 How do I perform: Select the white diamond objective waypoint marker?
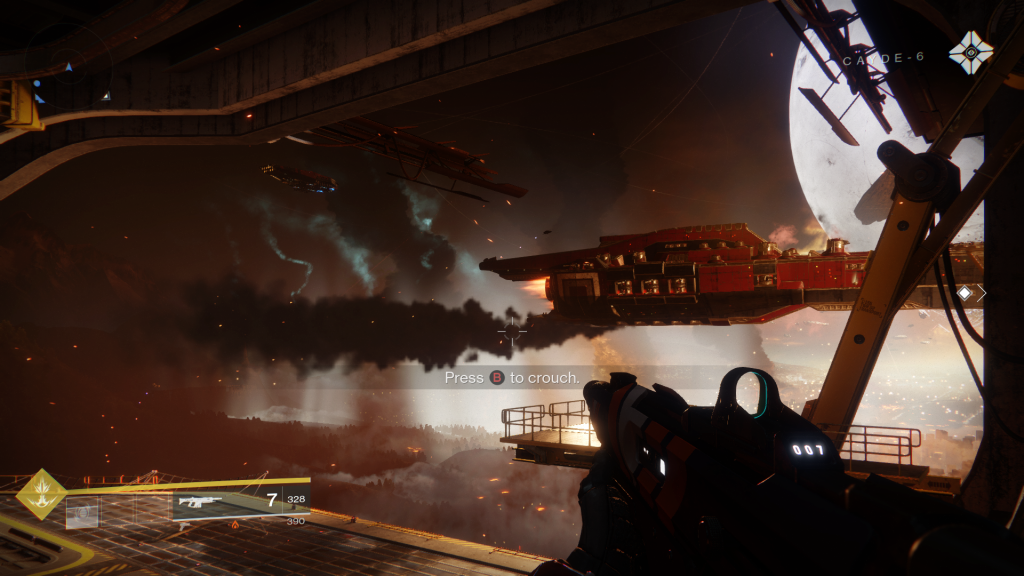point(965,293)
